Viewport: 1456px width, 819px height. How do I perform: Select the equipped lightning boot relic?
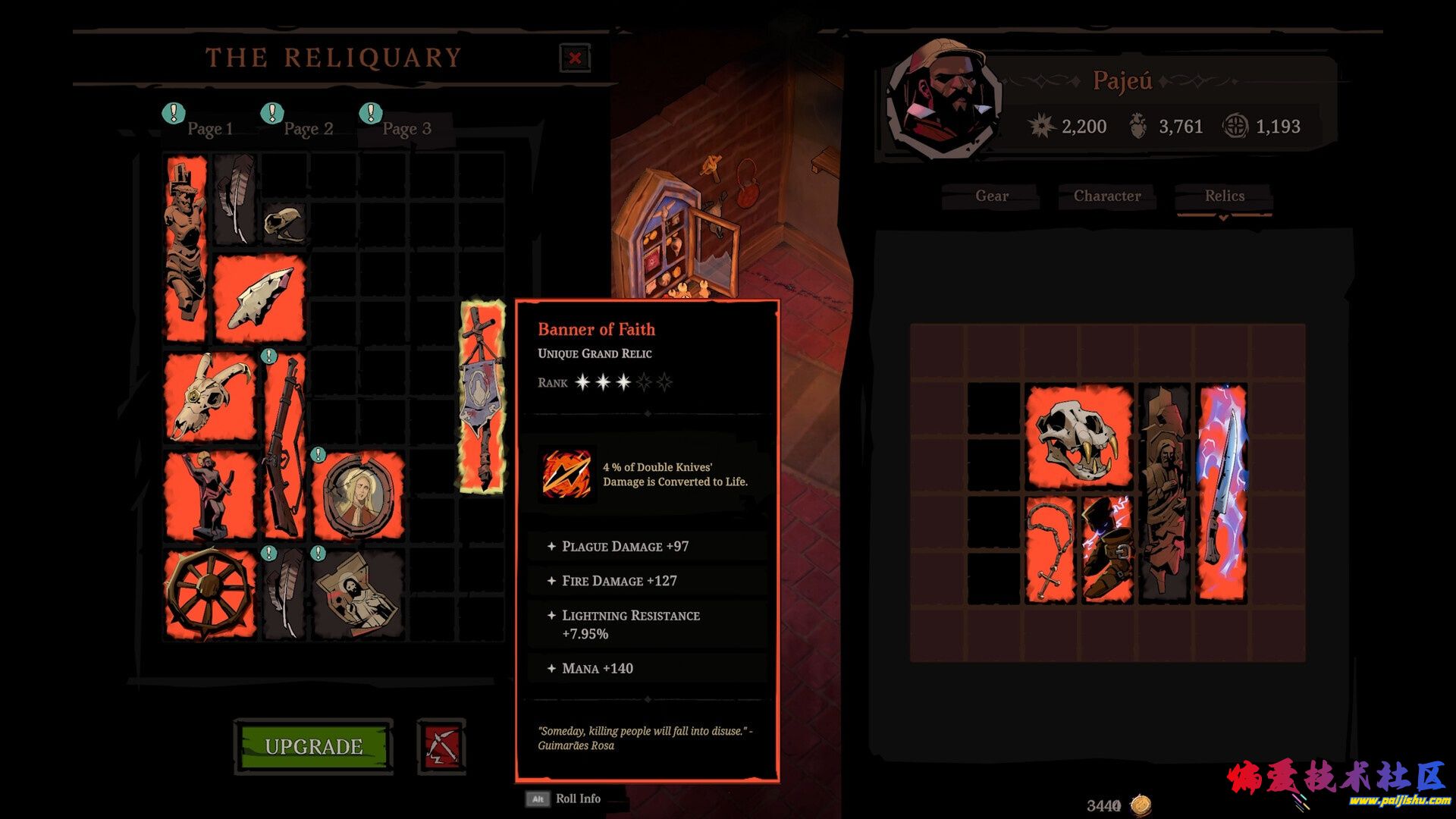(1106, 549)
